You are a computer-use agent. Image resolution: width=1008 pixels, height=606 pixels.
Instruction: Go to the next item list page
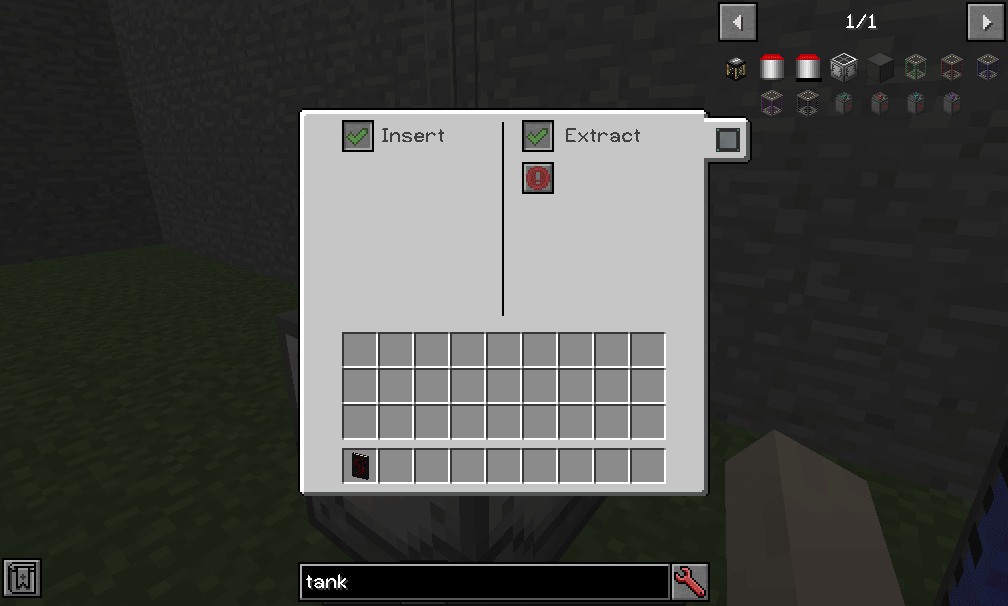coord(984,21)
